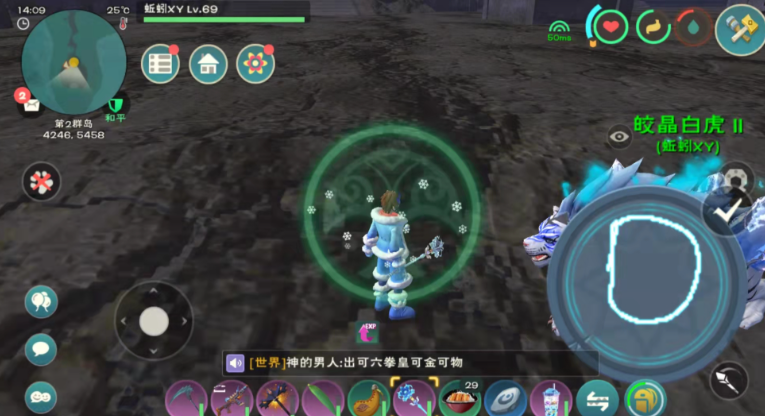
Task: Open the speech bubble chat button
Action: tap(41, 349)
